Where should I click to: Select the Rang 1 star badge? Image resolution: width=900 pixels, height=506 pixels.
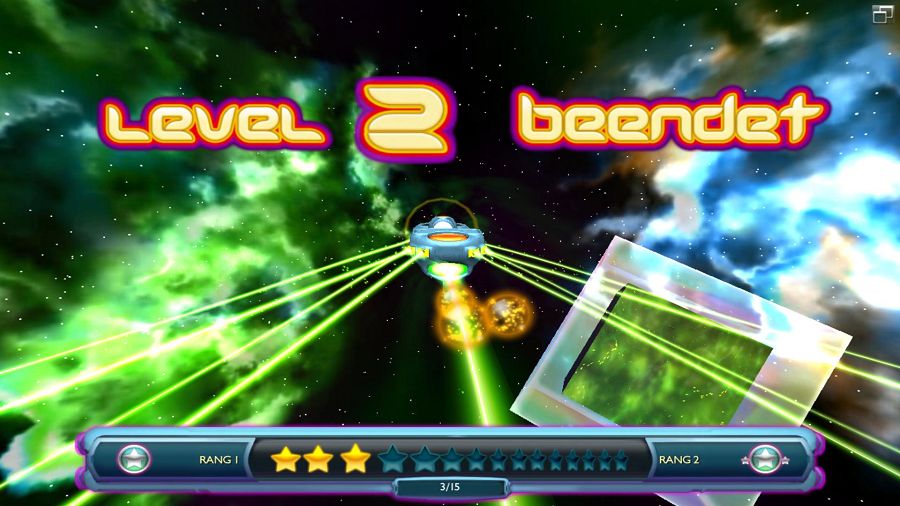(133, 460)
